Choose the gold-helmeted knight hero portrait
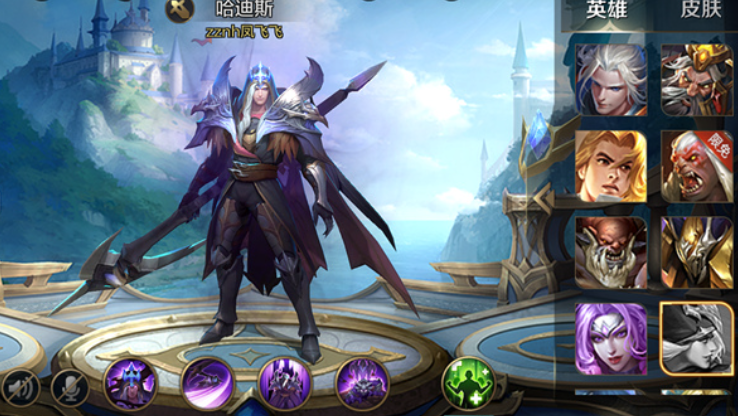Image resolution: width=738 pixels, height=416 pixels. (697, 252)
